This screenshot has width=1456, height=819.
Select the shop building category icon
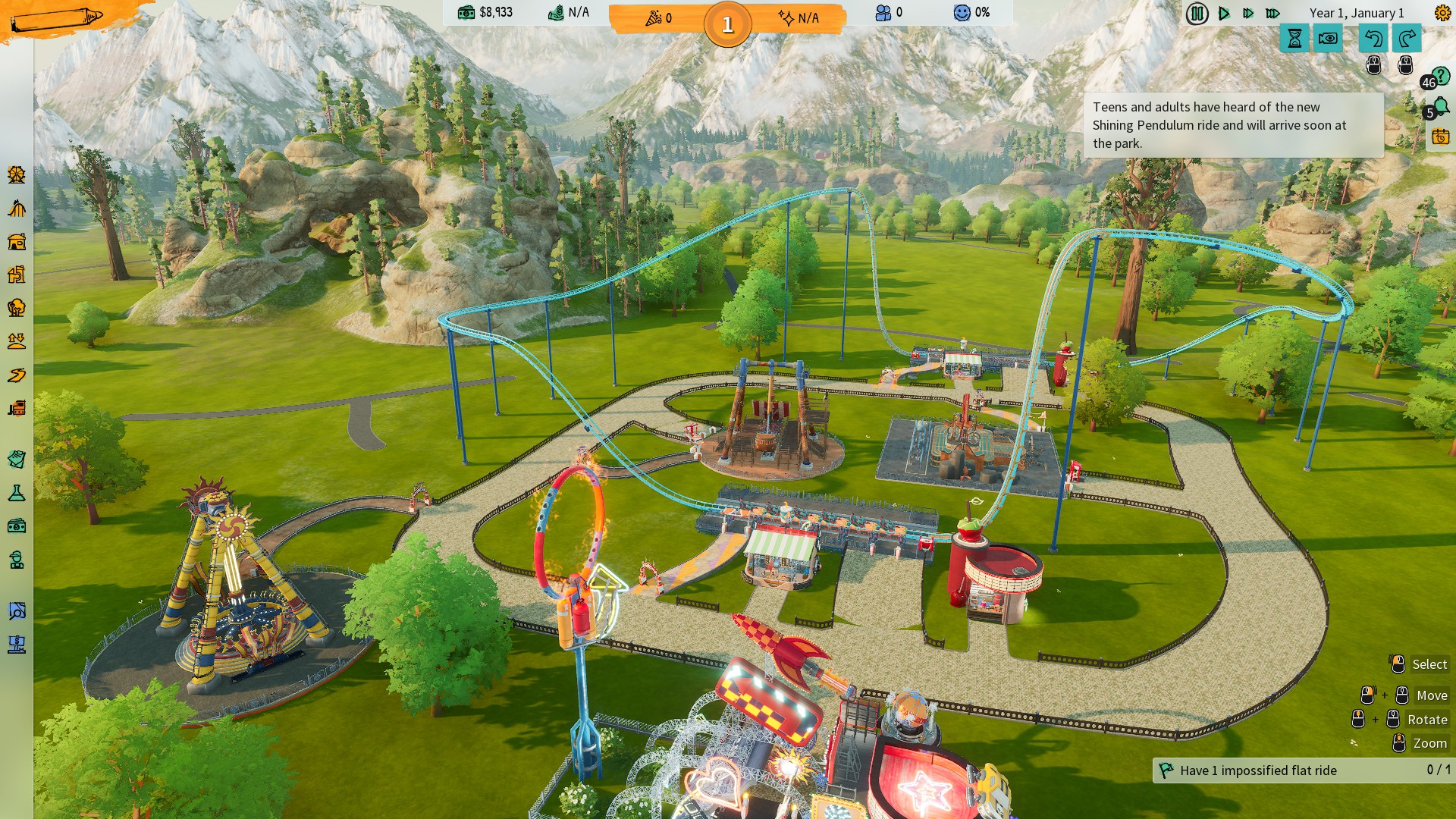point(17,242)
